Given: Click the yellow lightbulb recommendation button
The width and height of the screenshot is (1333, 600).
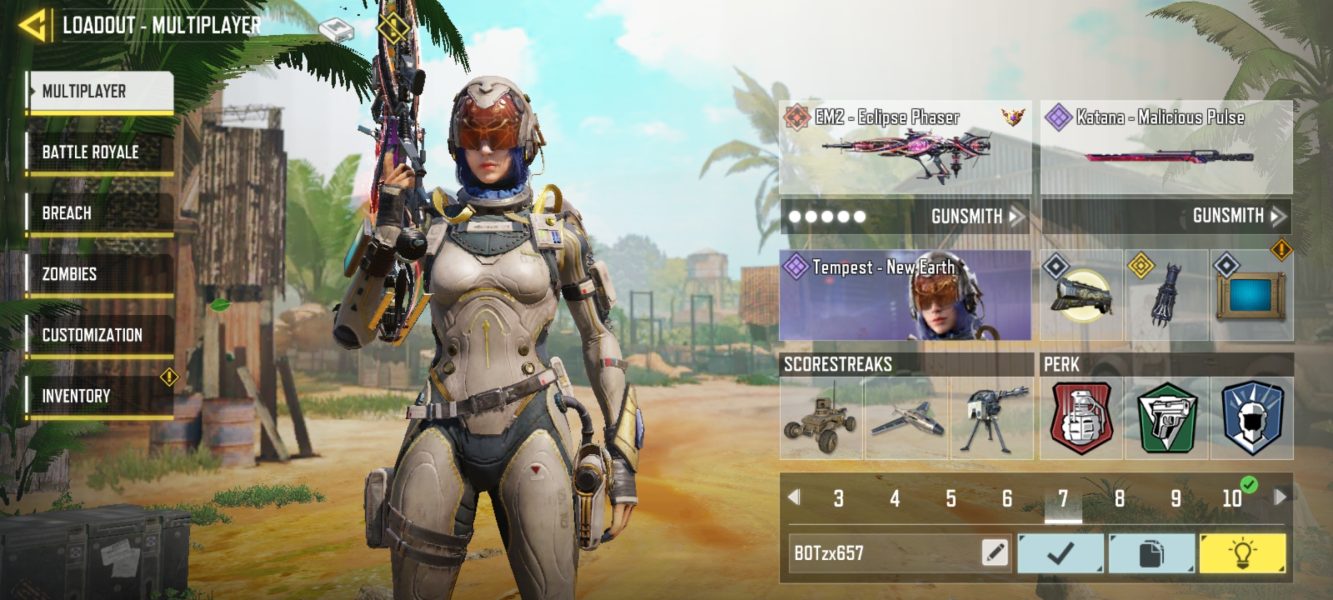Looking at the screenshot, I should 1243,553.
